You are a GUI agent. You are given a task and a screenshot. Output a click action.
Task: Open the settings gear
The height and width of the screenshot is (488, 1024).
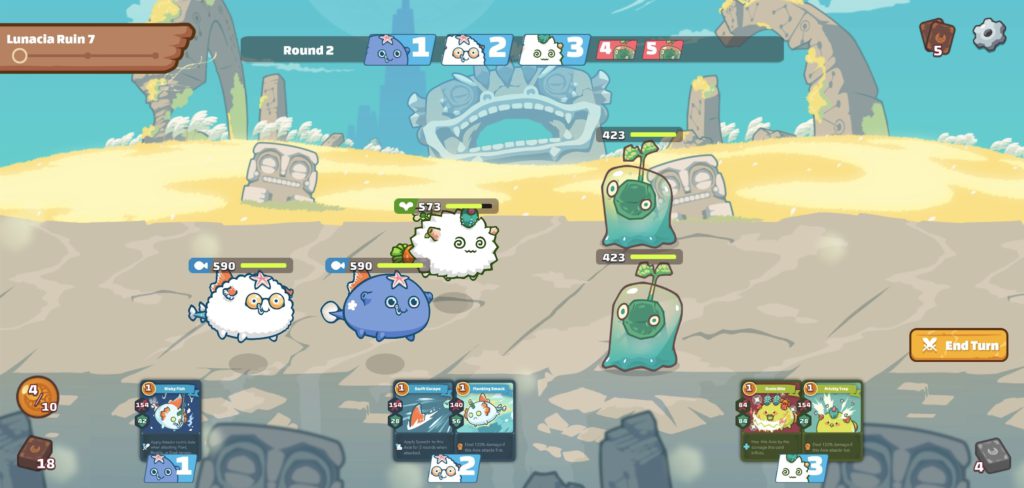click(x=988, y=34)
